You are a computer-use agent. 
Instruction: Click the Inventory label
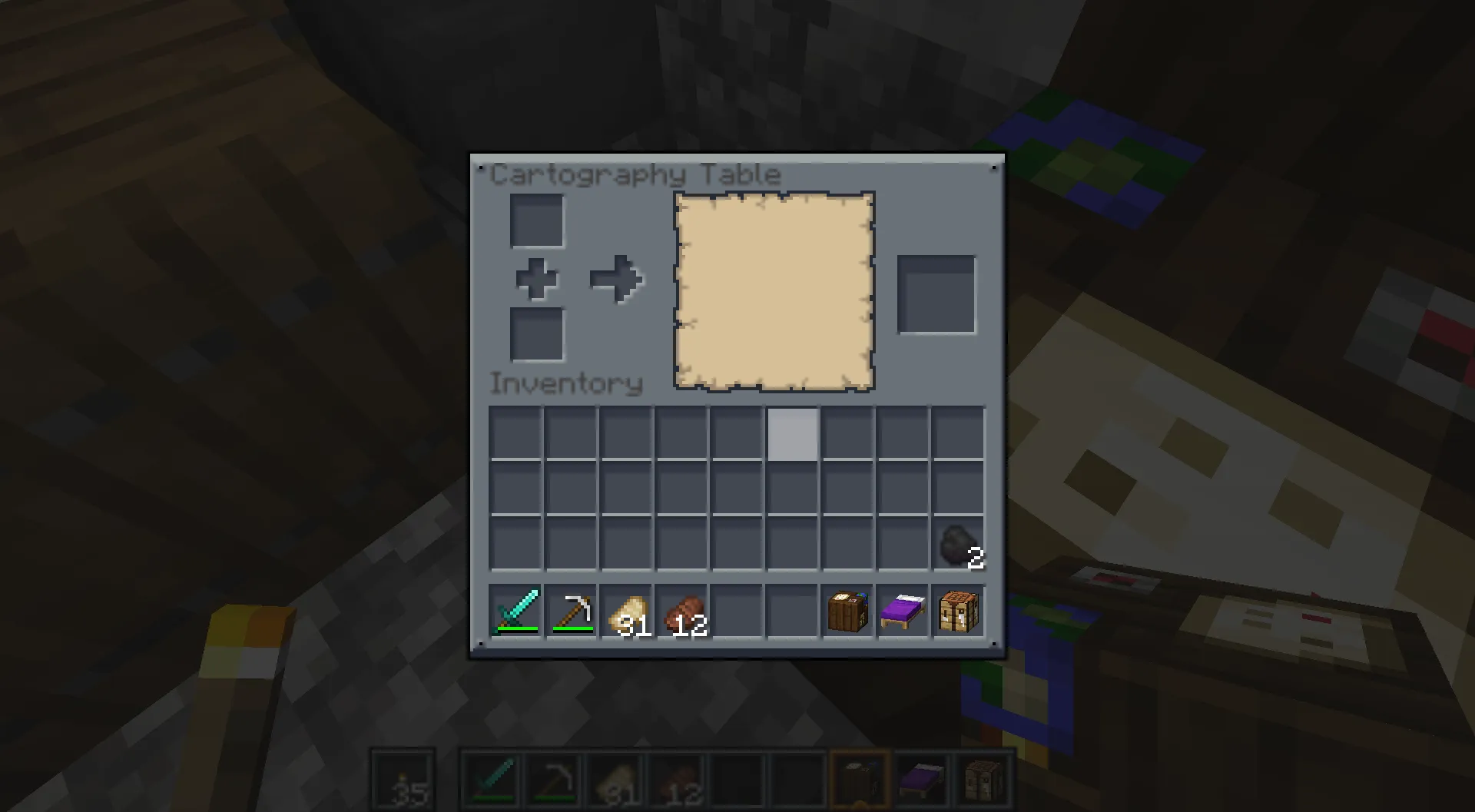[x=566, y=384]
